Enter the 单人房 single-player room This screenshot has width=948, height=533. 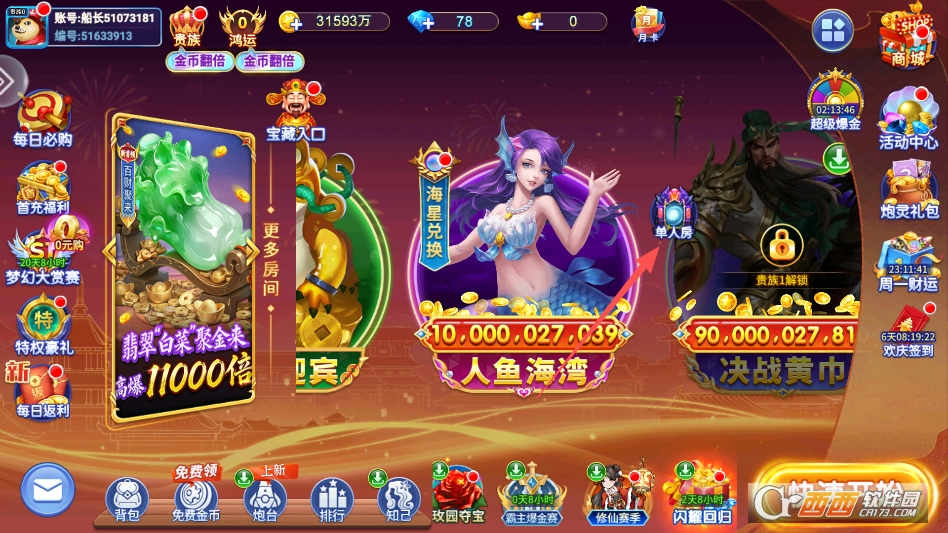[673, 215]
